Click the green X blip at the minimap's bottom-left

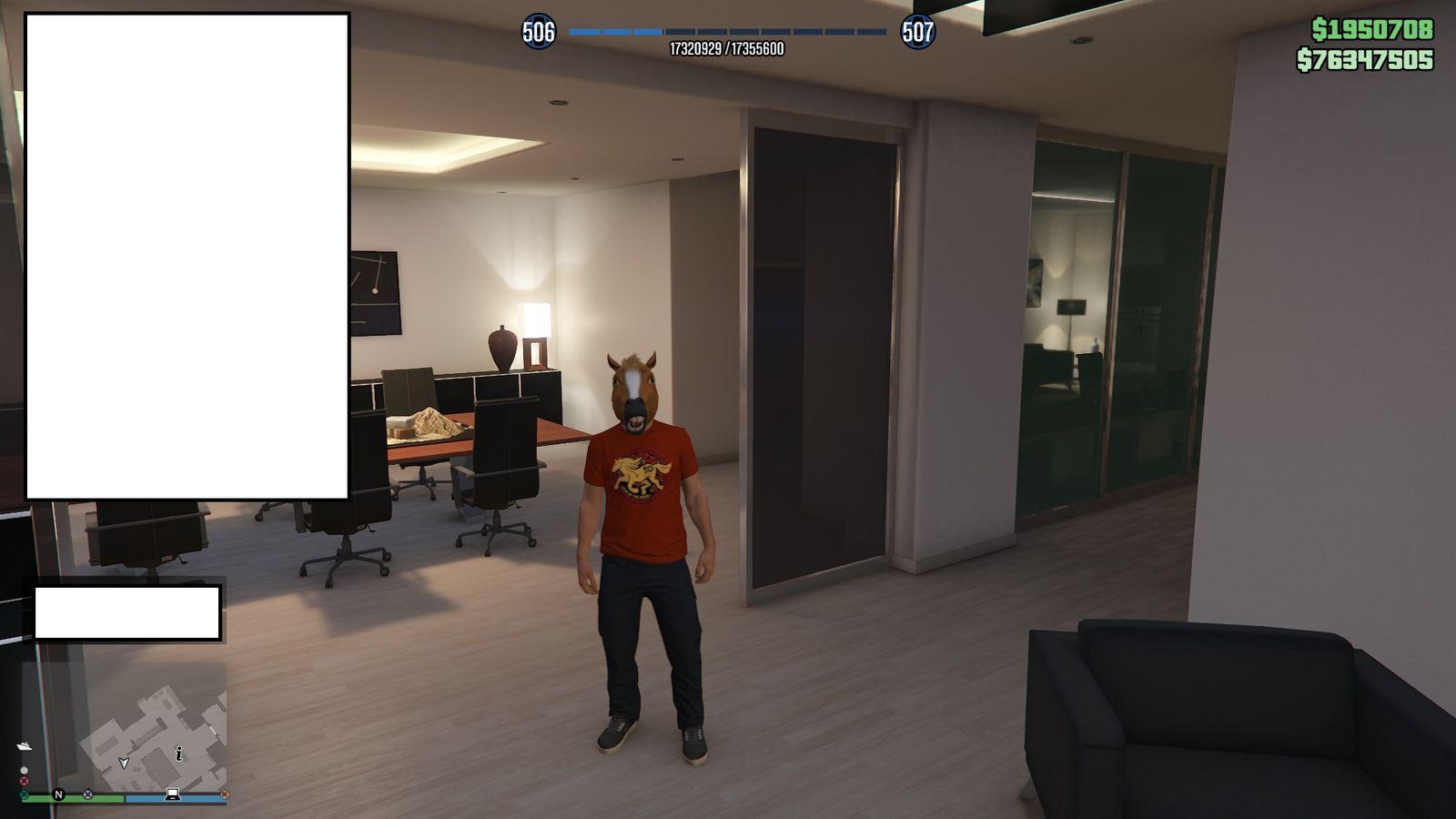(x=24, y=794)
